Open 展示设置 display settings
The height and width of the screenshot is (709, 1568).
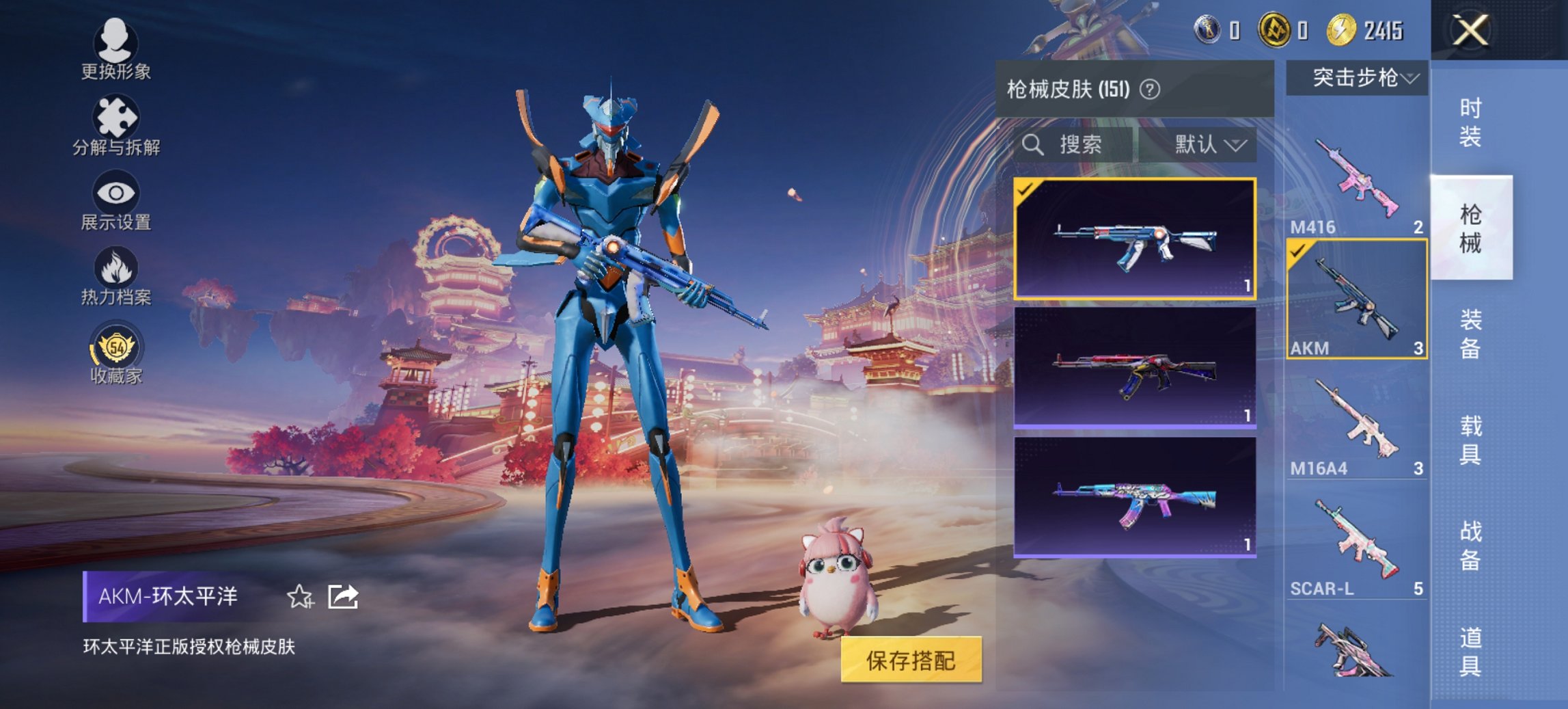click(116, 198)
